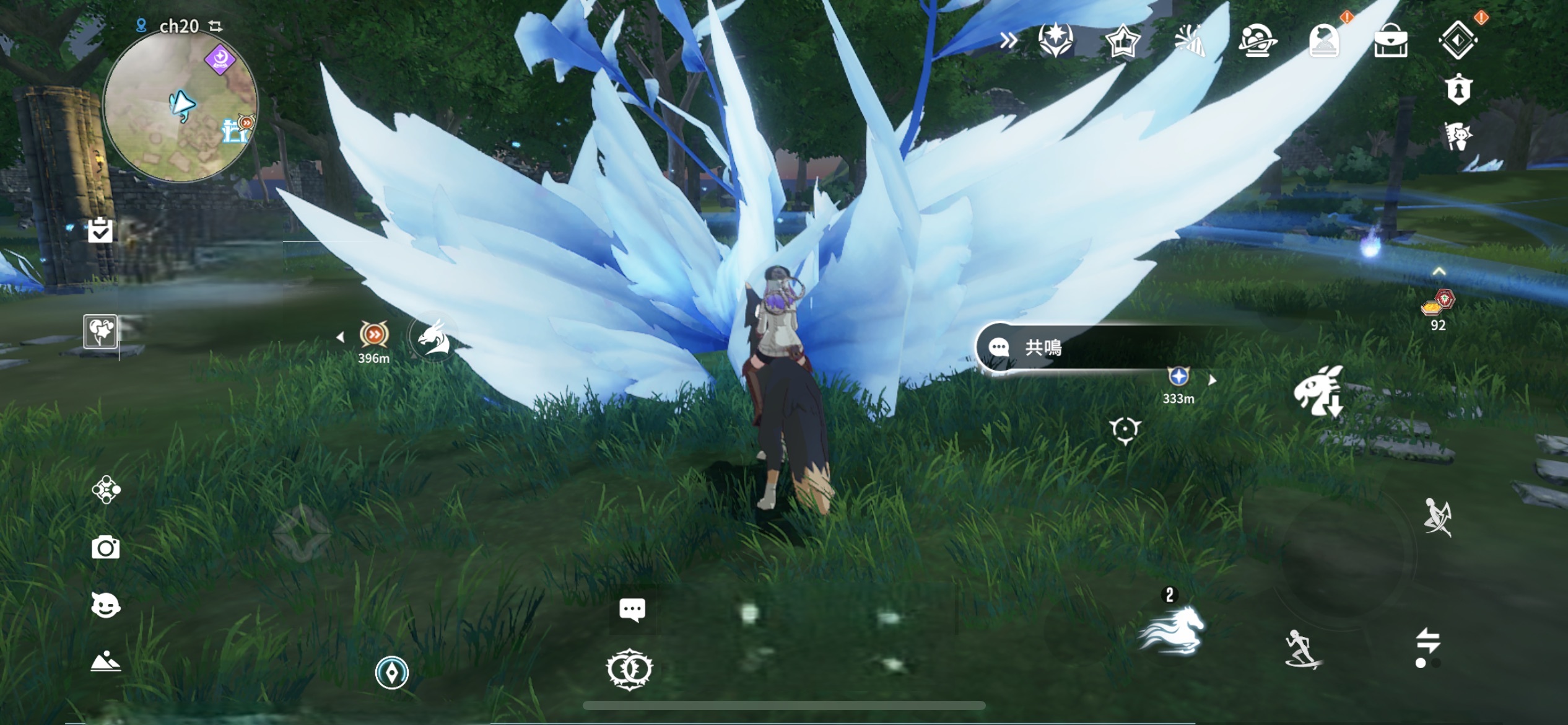Screen dimensions: 1568x725
Task: Open the mountain landscape icon
Action: point(105,662)
